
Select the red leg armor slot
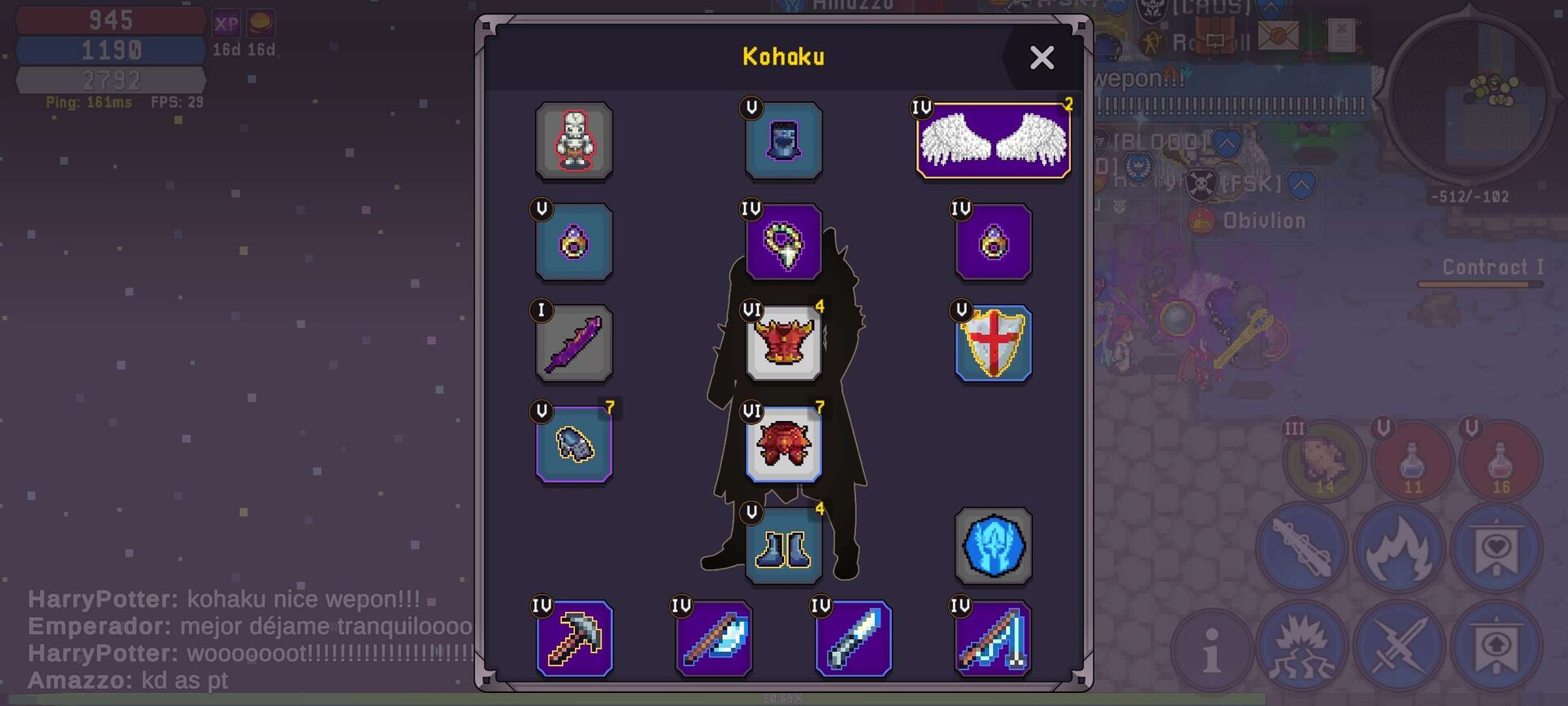[x=783, y=445]
